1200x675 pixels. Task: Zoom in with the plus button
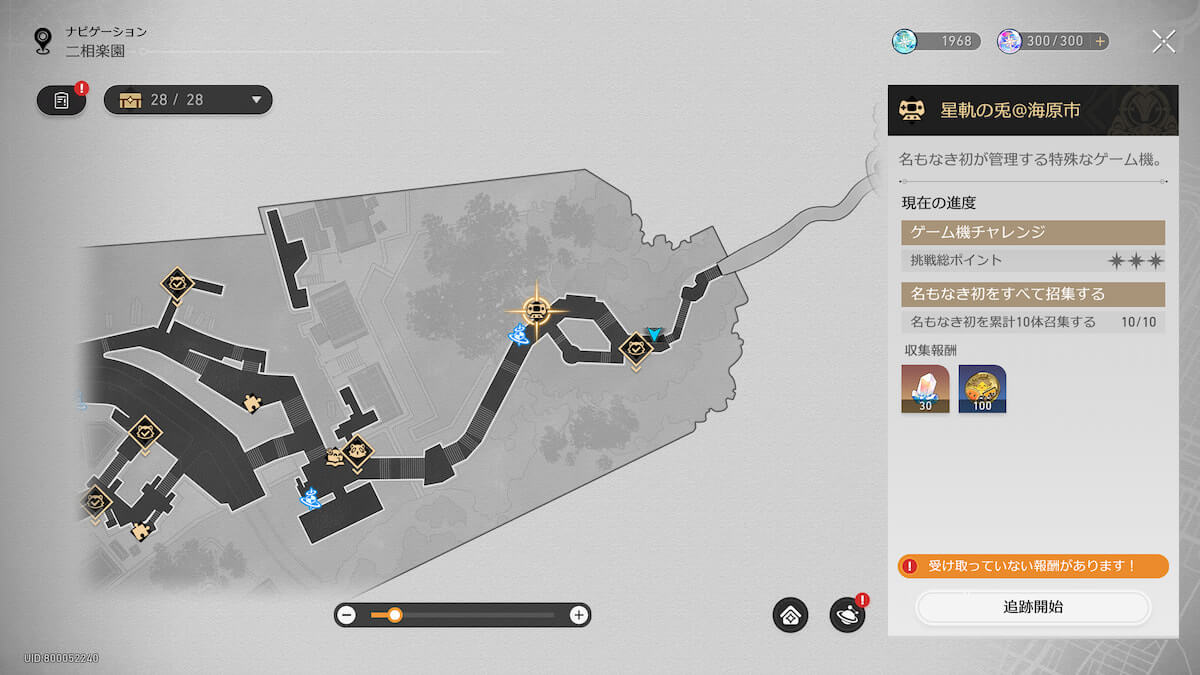click(x=578, y=615)
